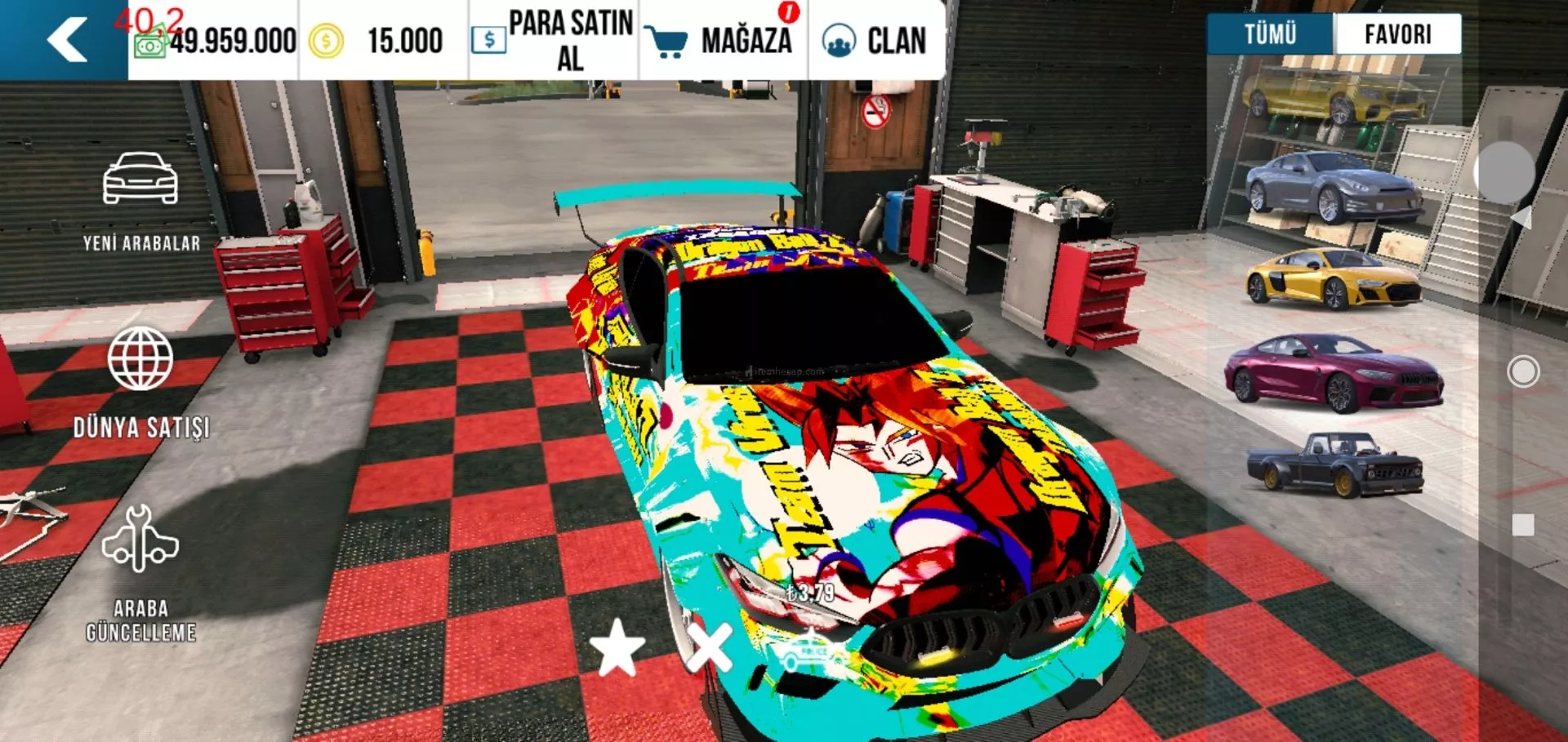Tap the green cash balance icon

click(150, 42)
